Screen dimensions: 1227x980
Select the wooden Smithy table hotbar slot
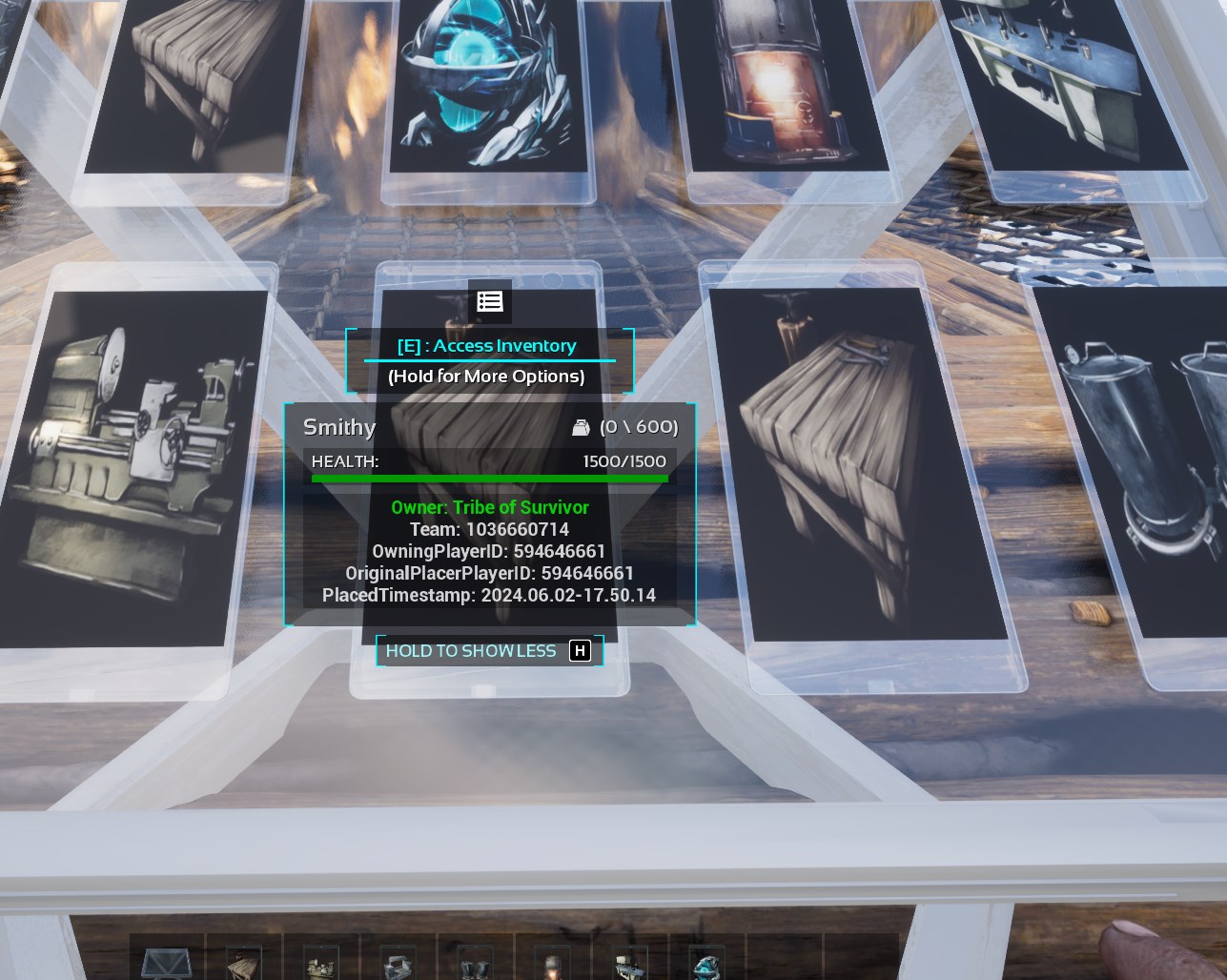point(244,963)
